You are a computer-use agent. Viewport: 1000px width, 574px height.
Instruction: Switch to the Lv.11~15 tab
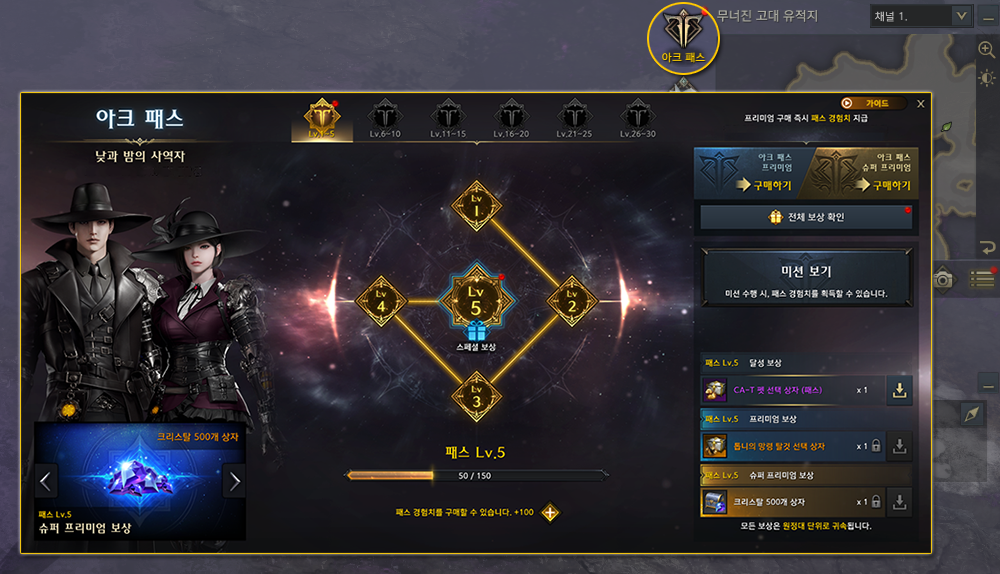coord(448,120)
